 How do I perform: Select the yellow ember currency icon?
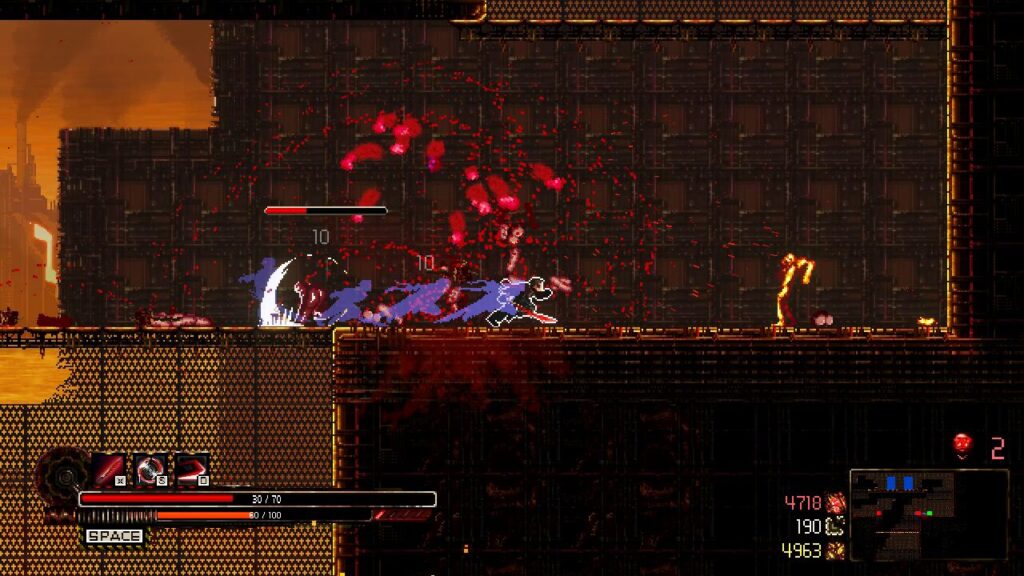click(x=837, y=550)
